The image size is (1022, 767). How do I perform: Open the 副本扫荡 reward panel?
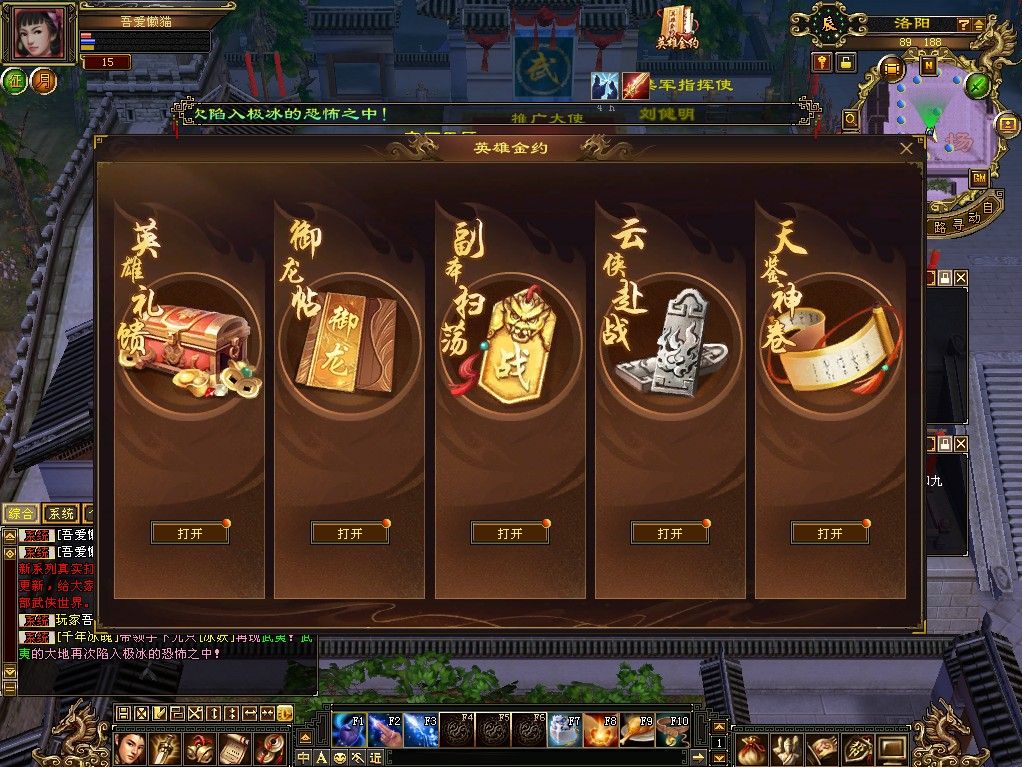click(x=510, y=533)
